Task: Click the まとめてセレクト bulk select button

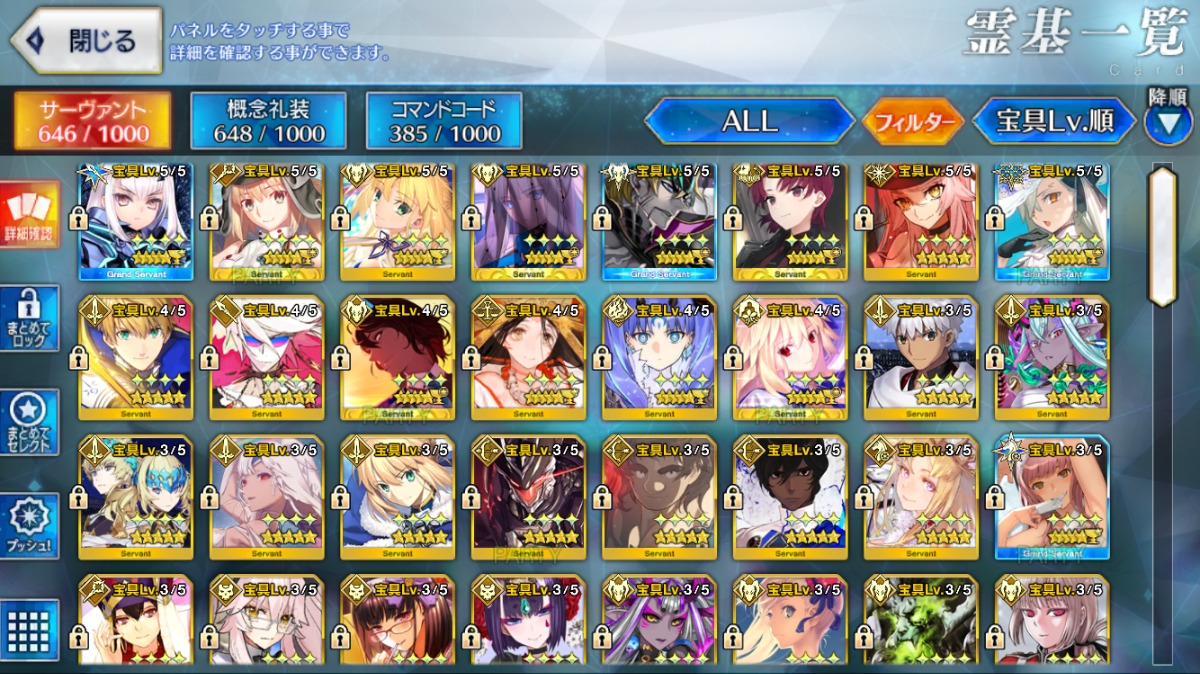Action: 30,422
